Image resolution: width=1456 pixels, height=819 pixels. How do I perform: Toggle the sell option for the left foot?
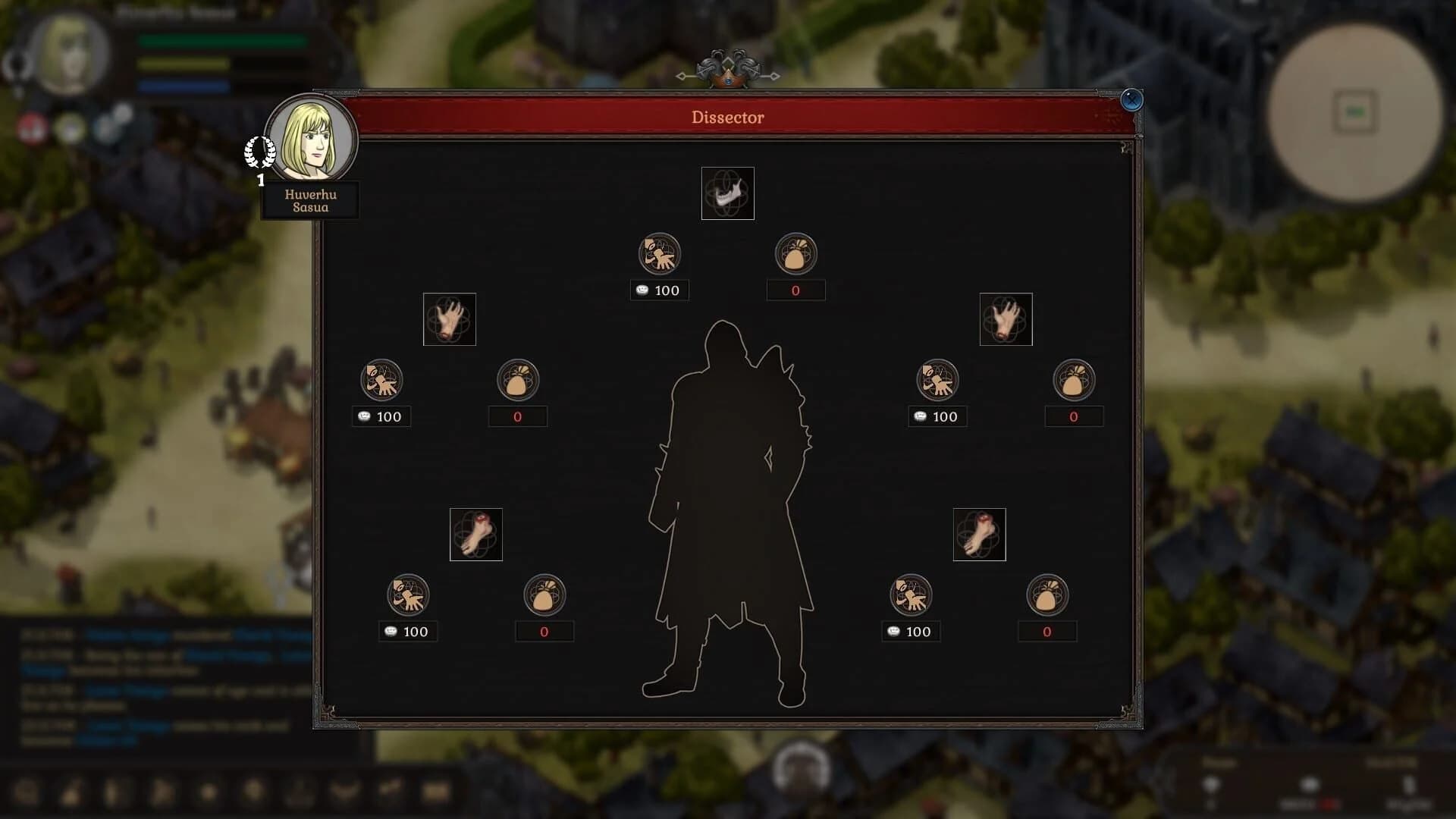coord(408,595)
